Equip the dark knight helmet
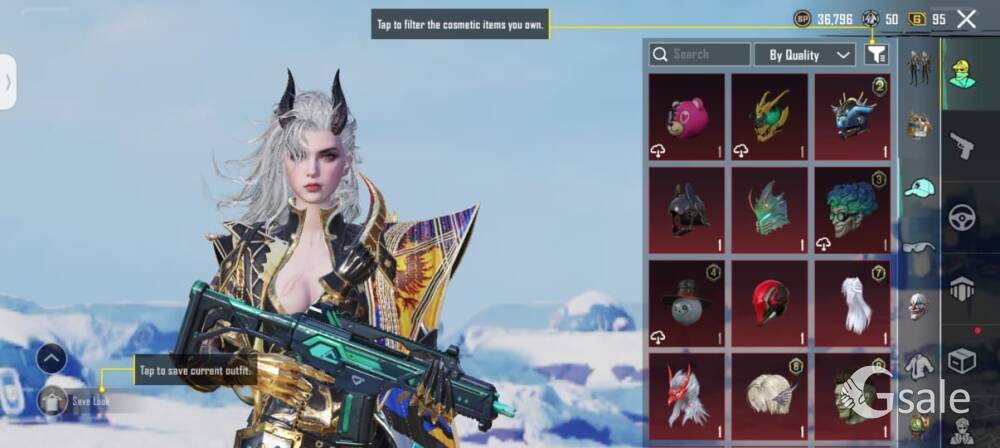This screenshot has width=1000, height=448. click(x=687, y=210)
